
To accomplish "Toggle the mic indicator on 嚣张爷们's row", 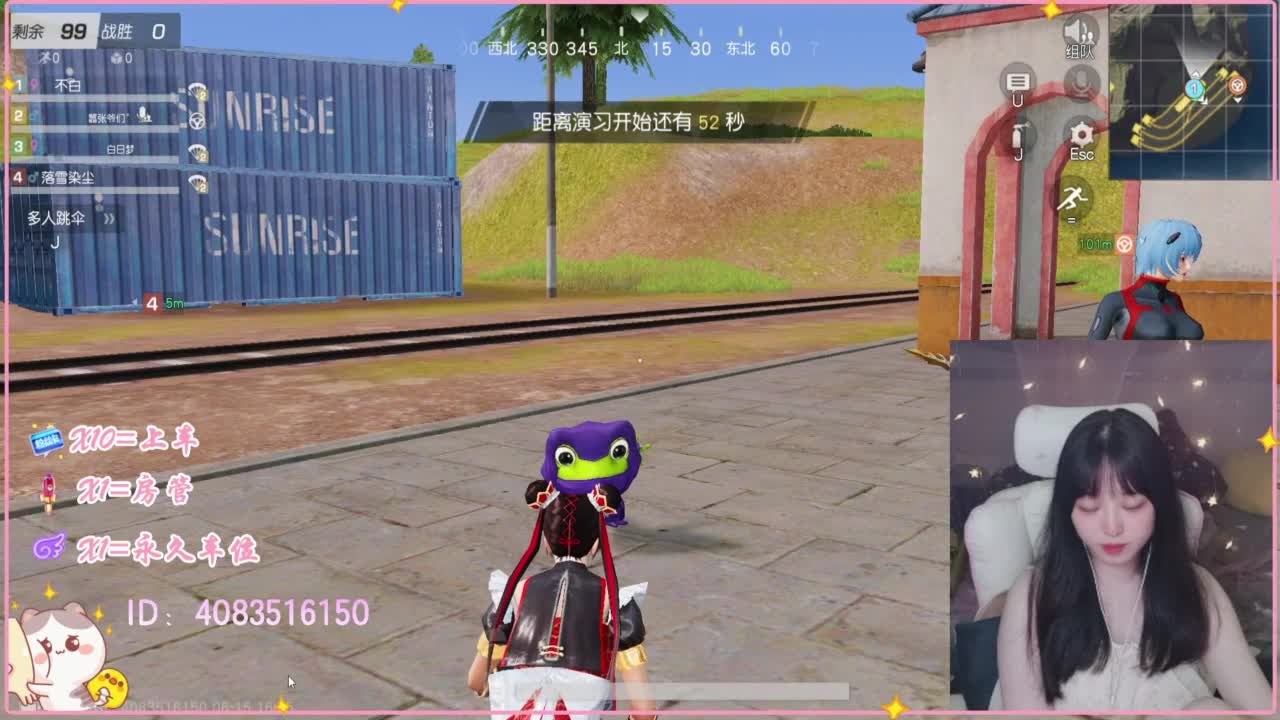I will coord(144,115).
